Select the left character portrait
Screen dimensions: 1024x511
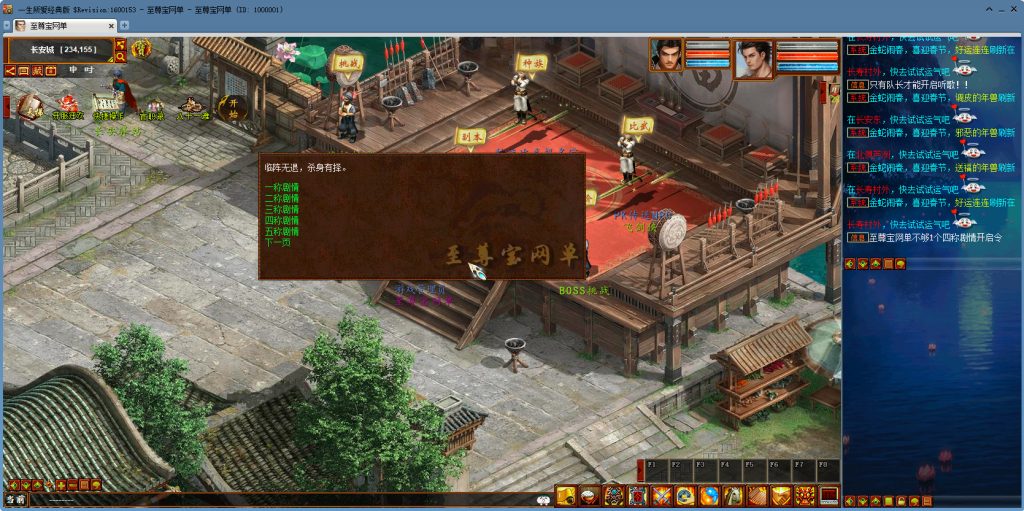click(x=666, y=56)
